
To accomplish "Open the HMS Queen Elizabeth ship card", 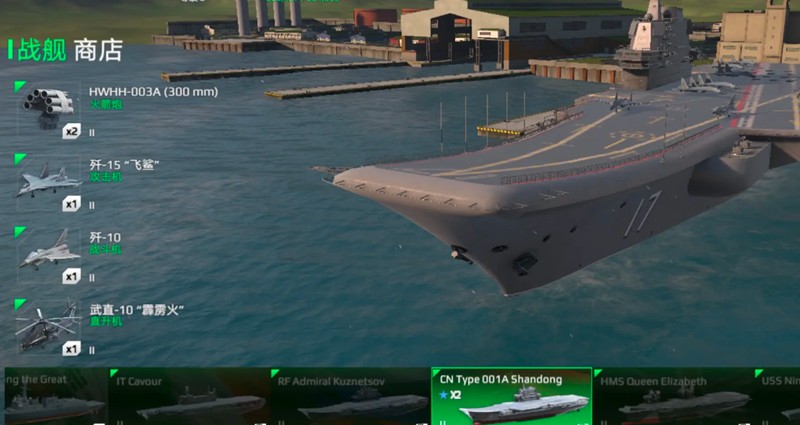I will (x=672, y=397).
